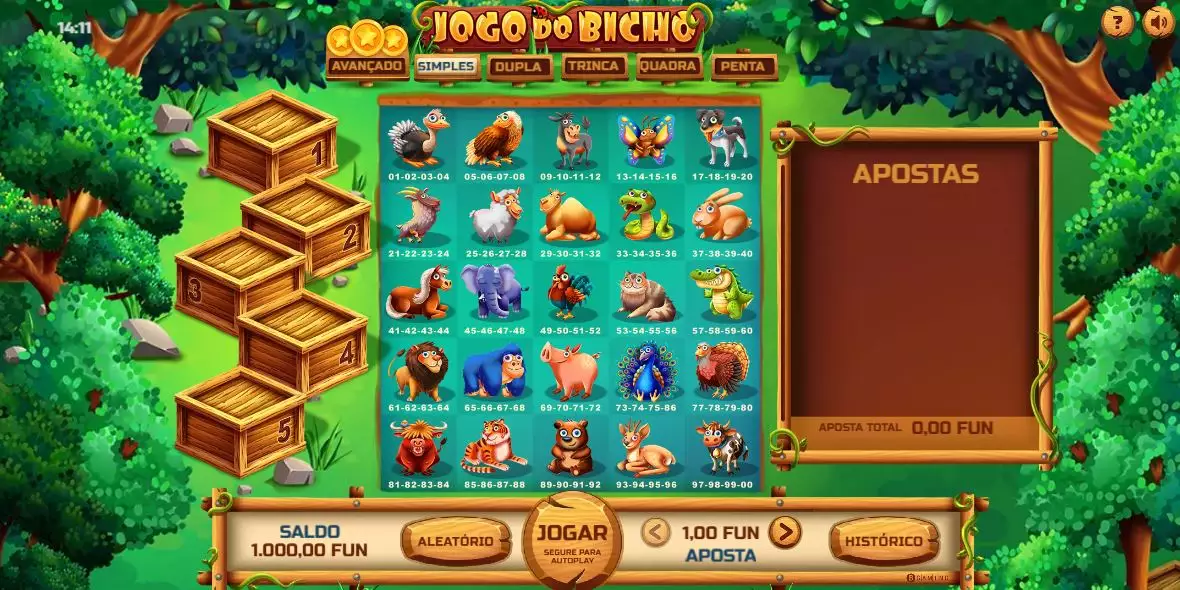Toggle the sound speaker button

[x=1158, y=23]
